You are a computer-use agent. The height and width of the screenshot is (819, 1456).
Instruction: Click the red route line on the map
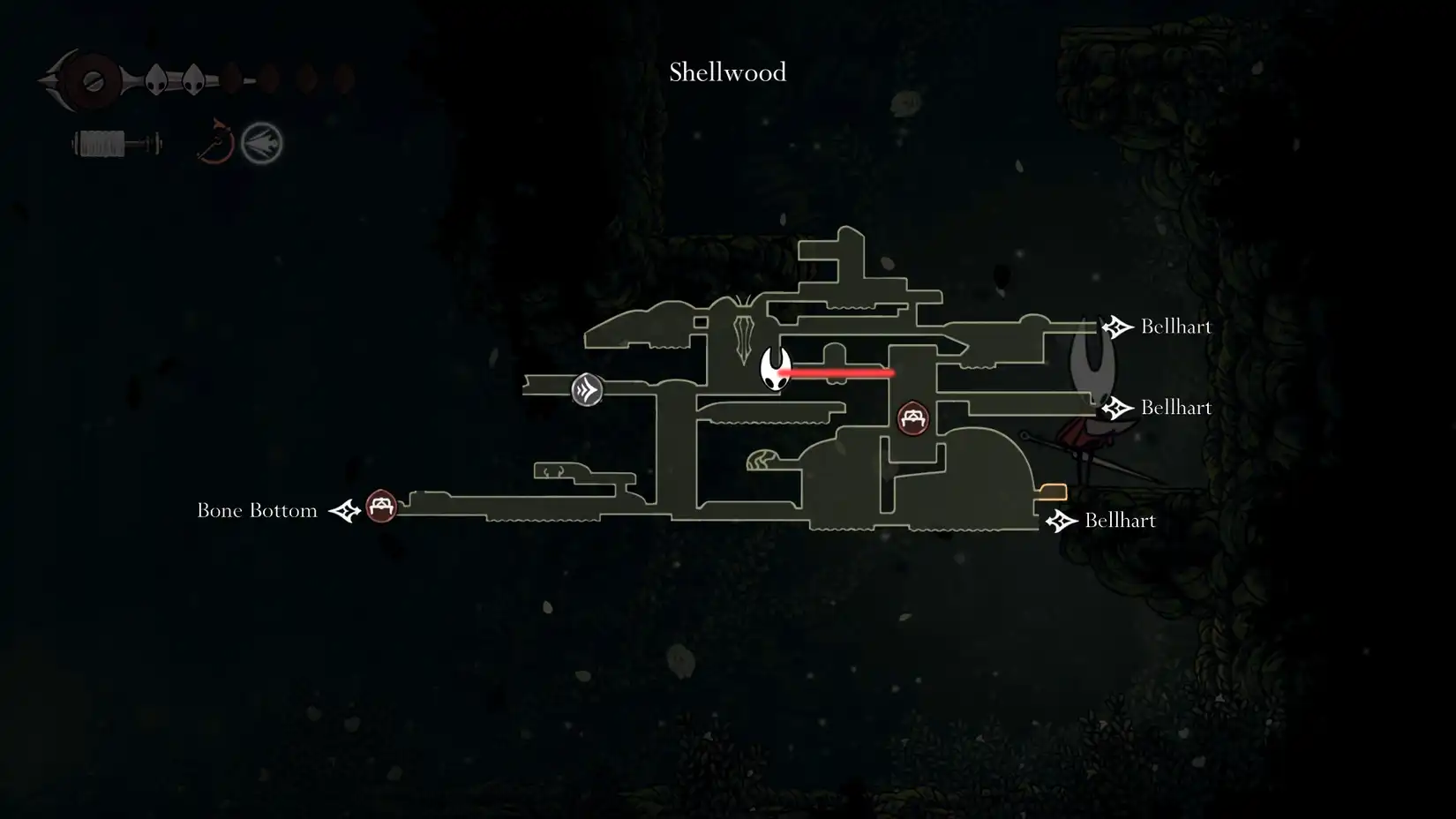click(838, 373)
